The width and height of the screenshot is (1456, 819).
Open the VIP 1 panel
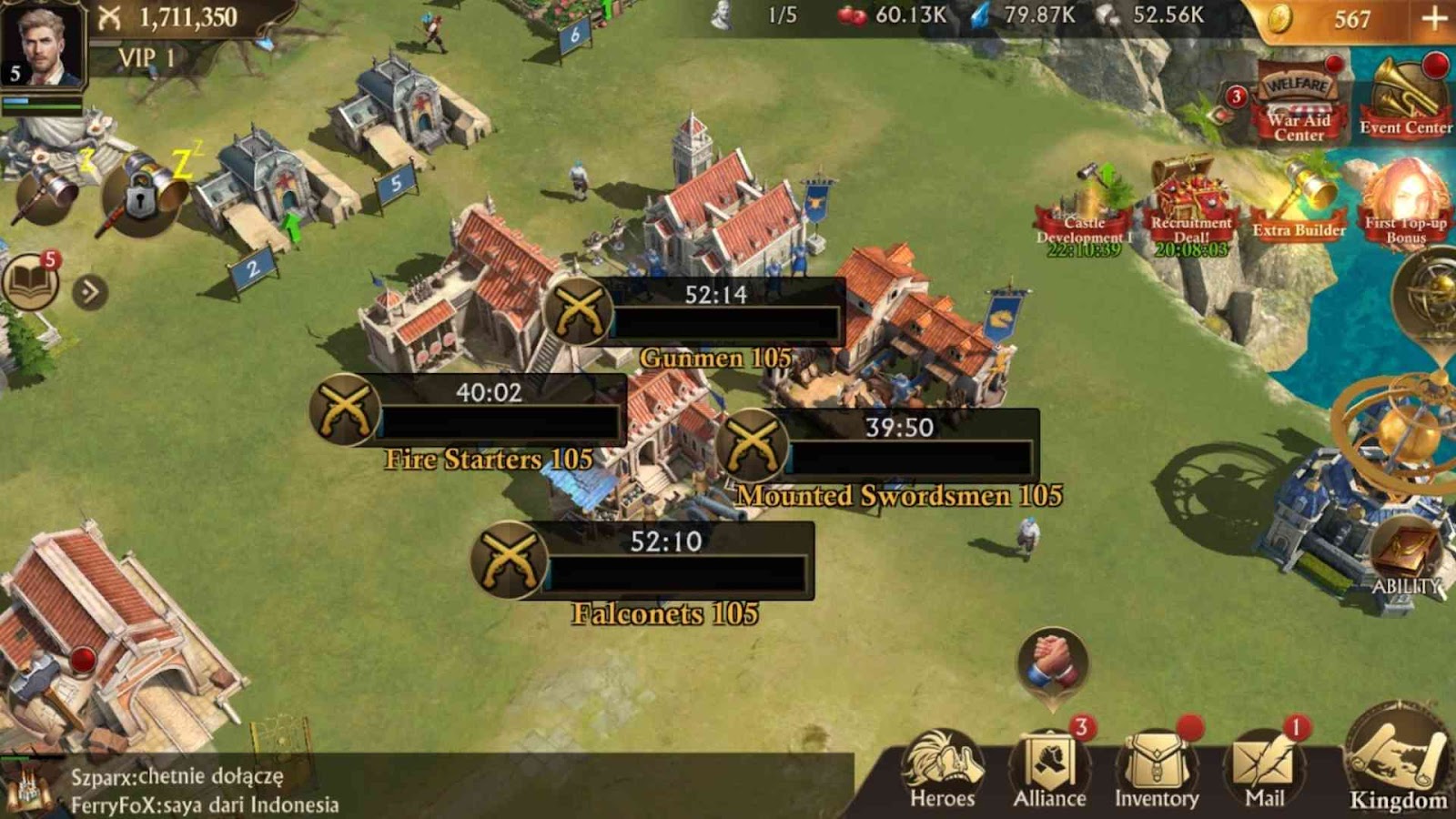[146, 58]
